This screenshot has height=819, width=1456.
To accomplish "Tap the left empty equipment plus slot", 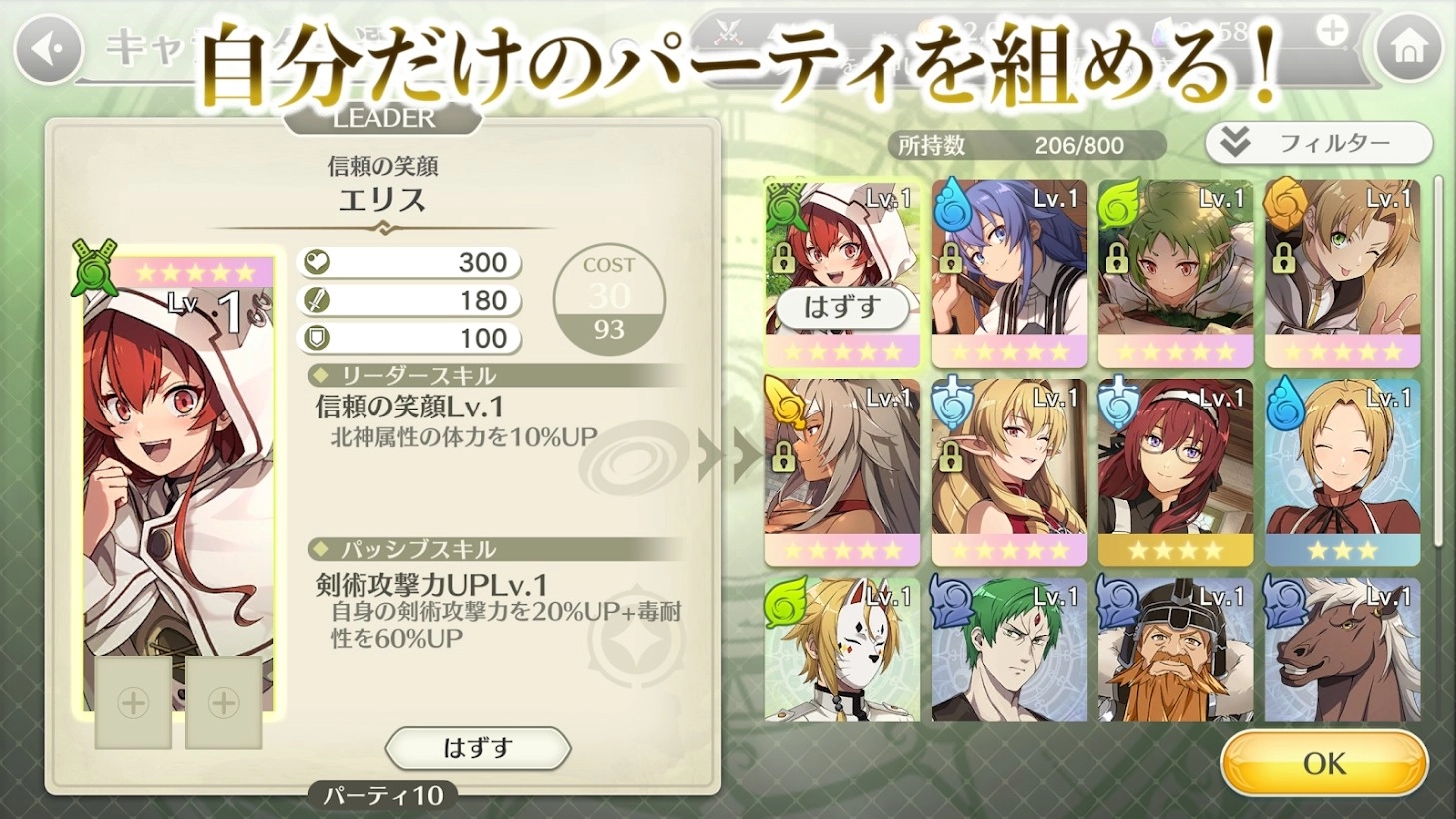I will (x=131, y=702).
